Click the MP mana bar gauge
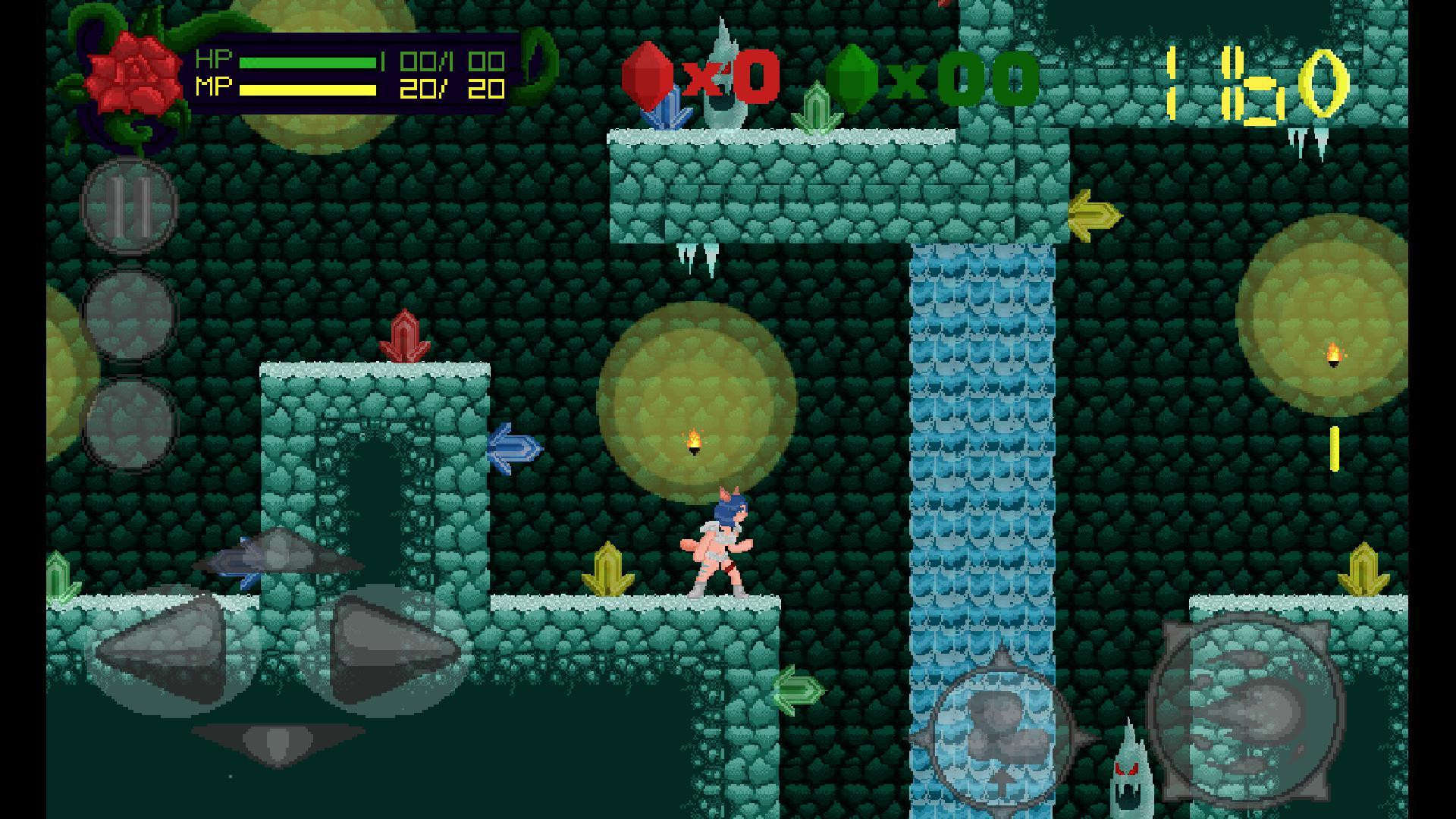The image size is (1456, 819). [307, 89]
